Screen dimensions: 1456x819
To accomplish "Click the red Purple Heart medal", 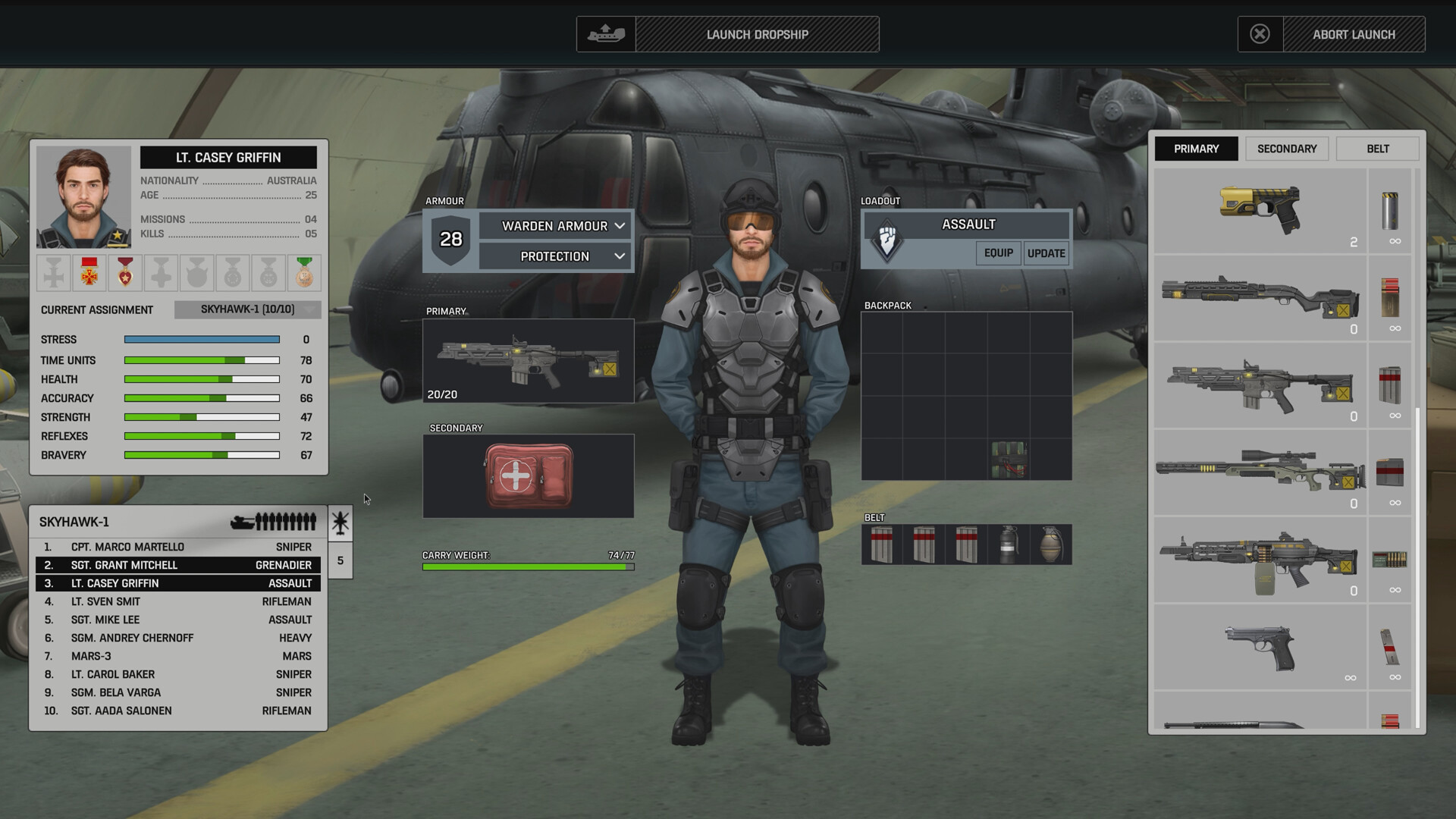I will click(x=124, y=271).
